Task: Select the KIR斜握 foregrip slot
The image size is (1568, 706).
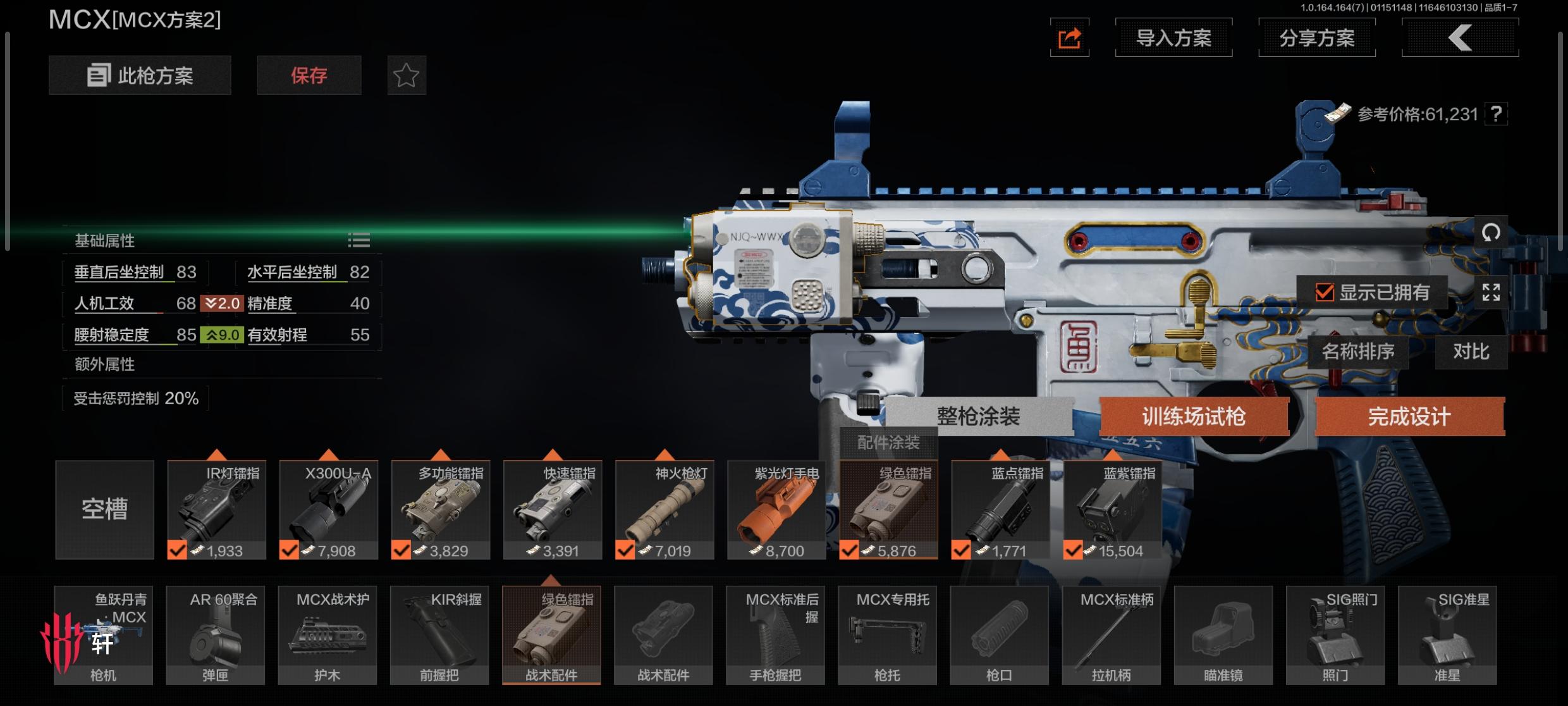Action: [x=439, y=635]
